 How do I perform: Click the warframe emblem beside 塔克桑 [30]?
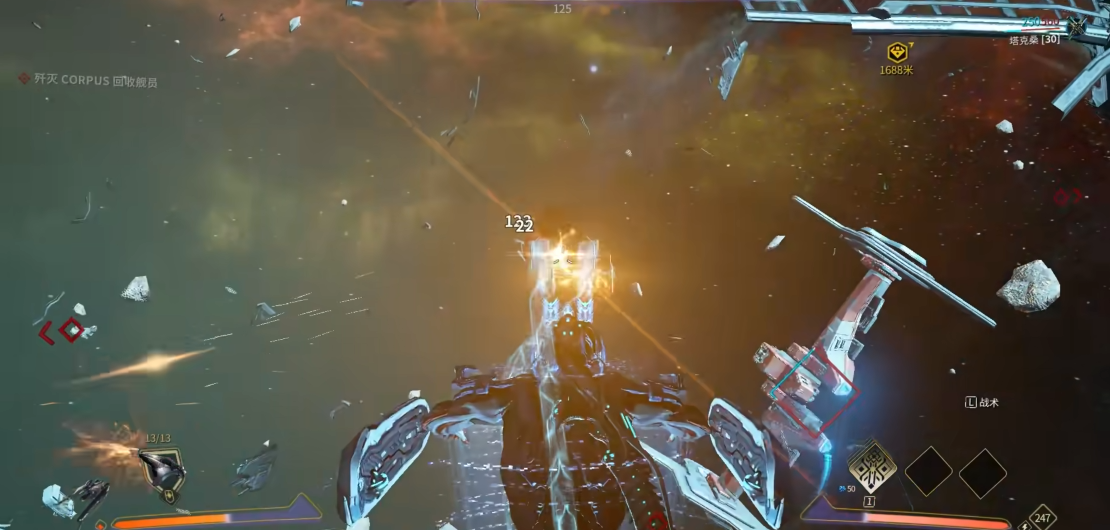point(1078,26)
